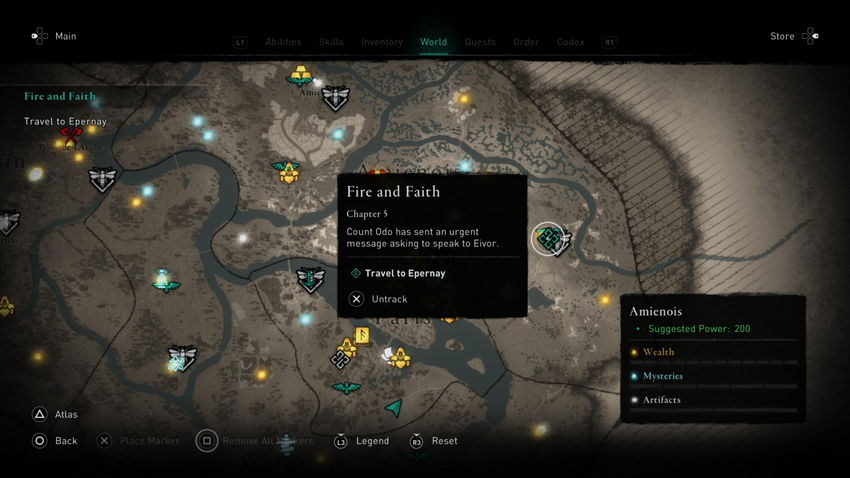
Task: Select the Mysteries row in Amienois panel
Action: [663, 376]
